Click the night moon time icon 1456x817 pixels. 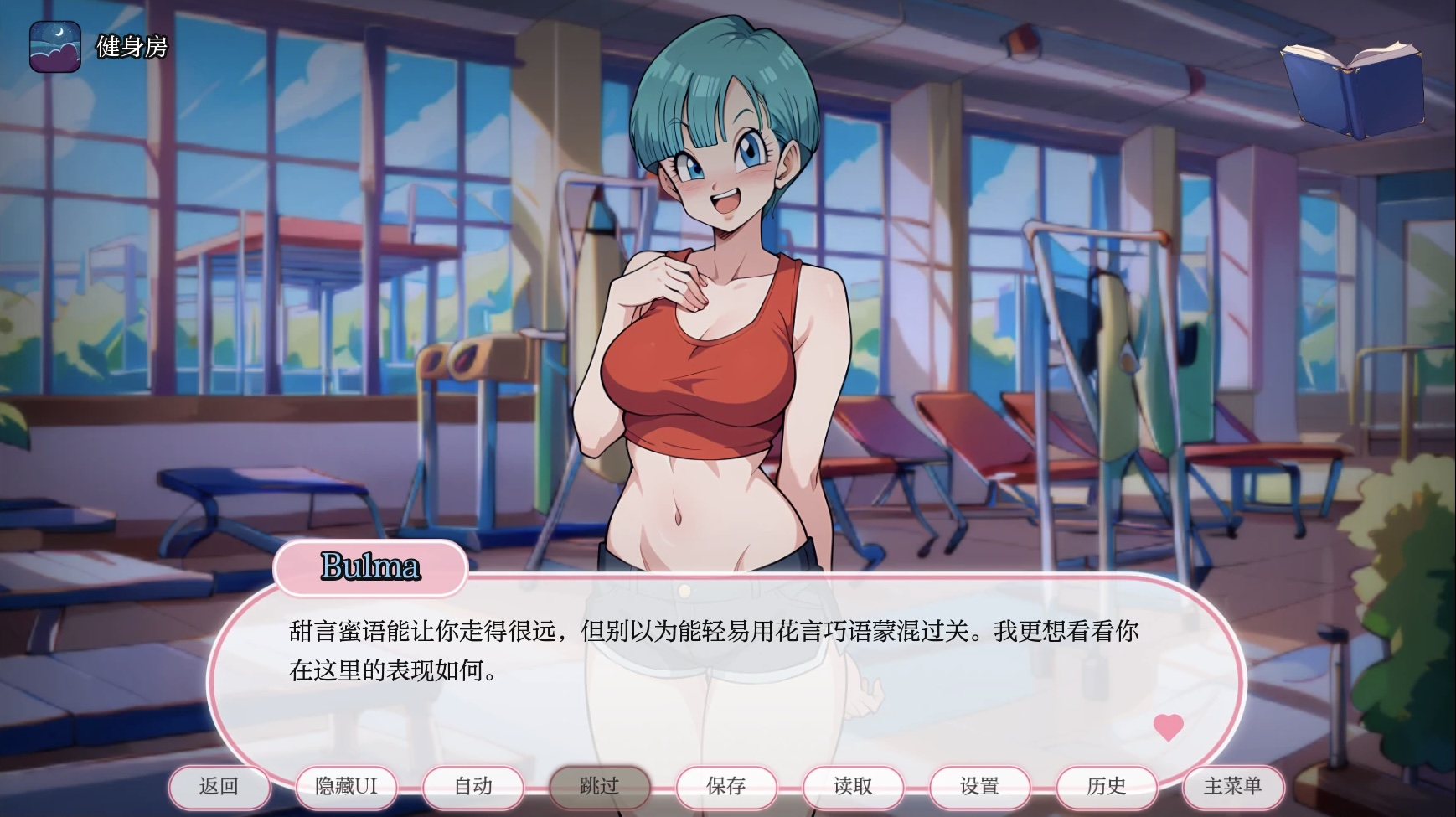click(x=55, y=47)
